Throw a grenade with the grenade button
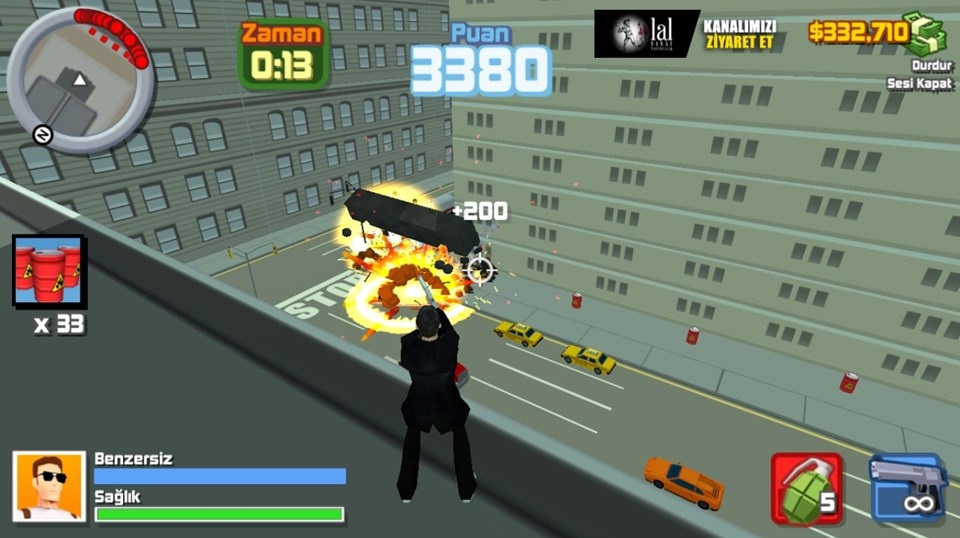The image size is (960, 538). point(806,487)
